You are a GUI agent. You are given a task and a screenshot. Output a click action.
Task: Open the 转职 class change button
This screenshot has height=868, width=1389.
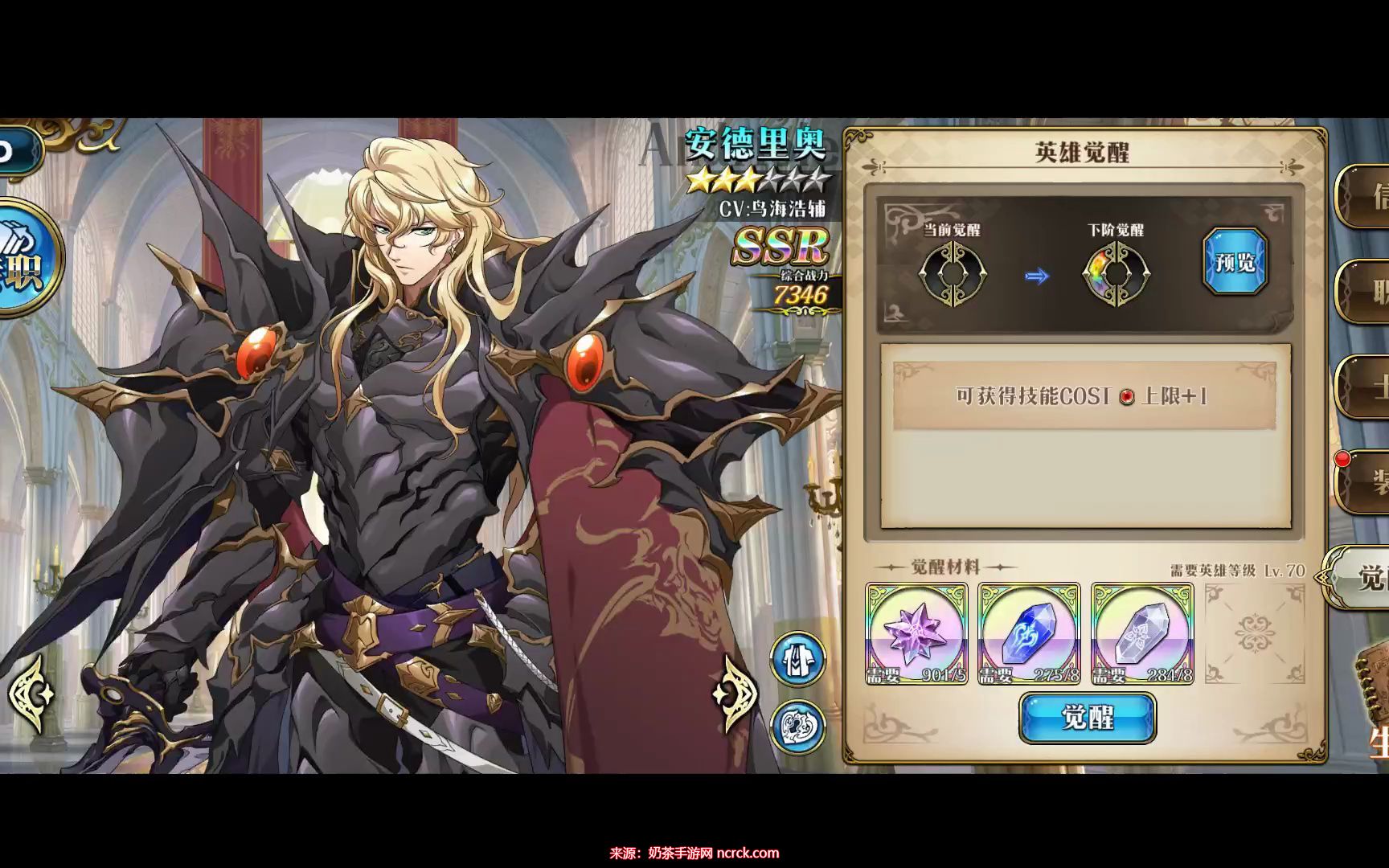[x=24, y=259]
